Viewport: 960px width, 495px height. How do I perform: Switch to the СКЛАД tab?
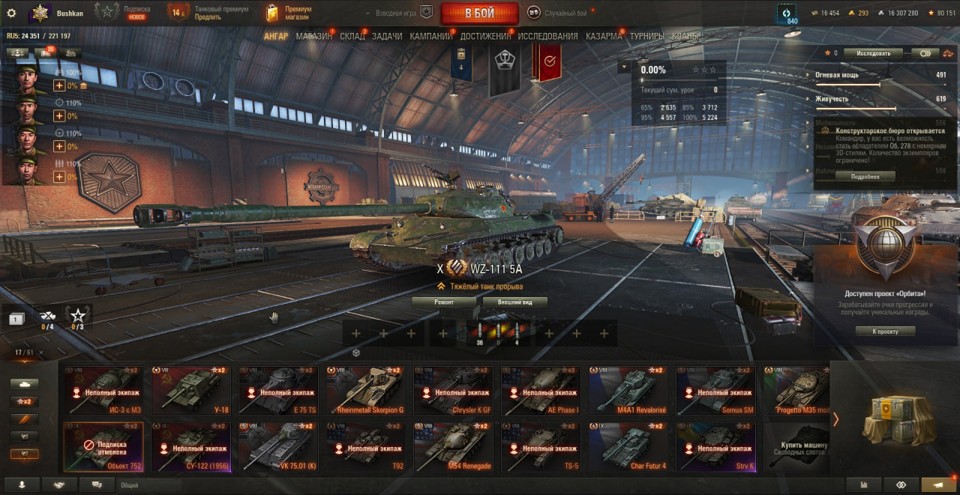coord(353,36)
